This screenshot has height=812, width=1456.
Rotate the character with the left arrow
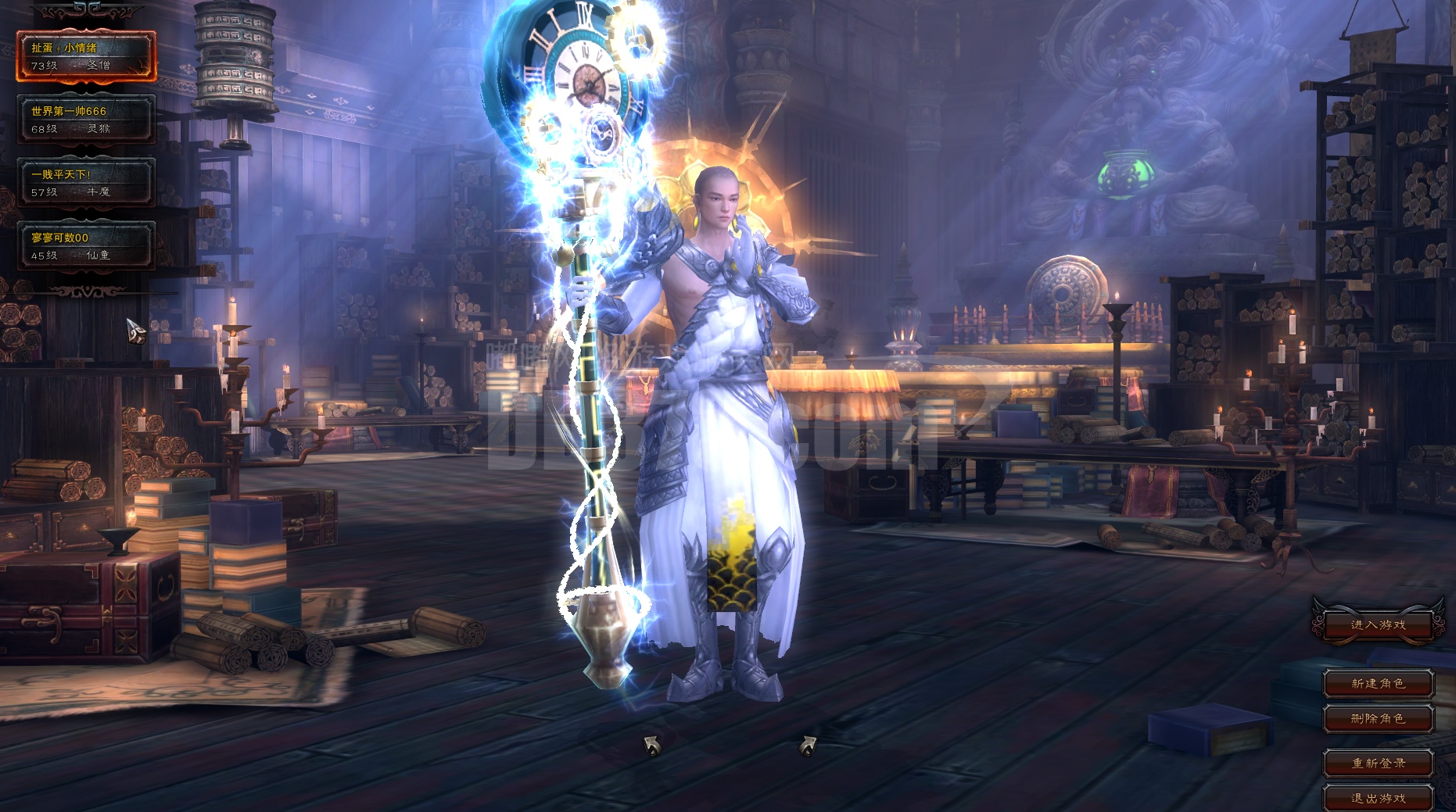[x=651, y=746]
